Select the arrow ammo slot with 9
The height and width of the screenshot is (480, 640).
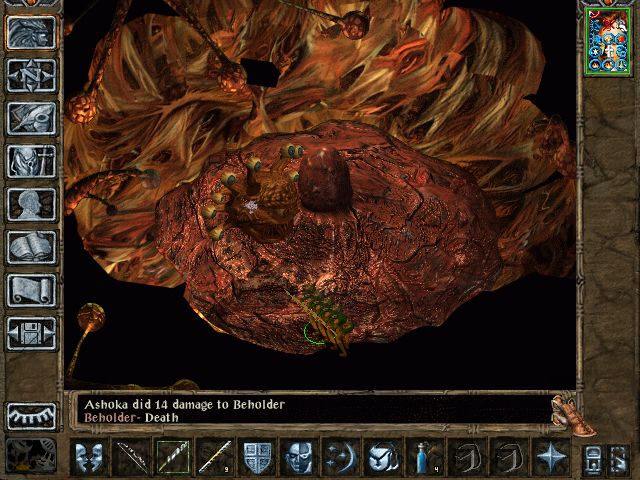coord(215,457)
